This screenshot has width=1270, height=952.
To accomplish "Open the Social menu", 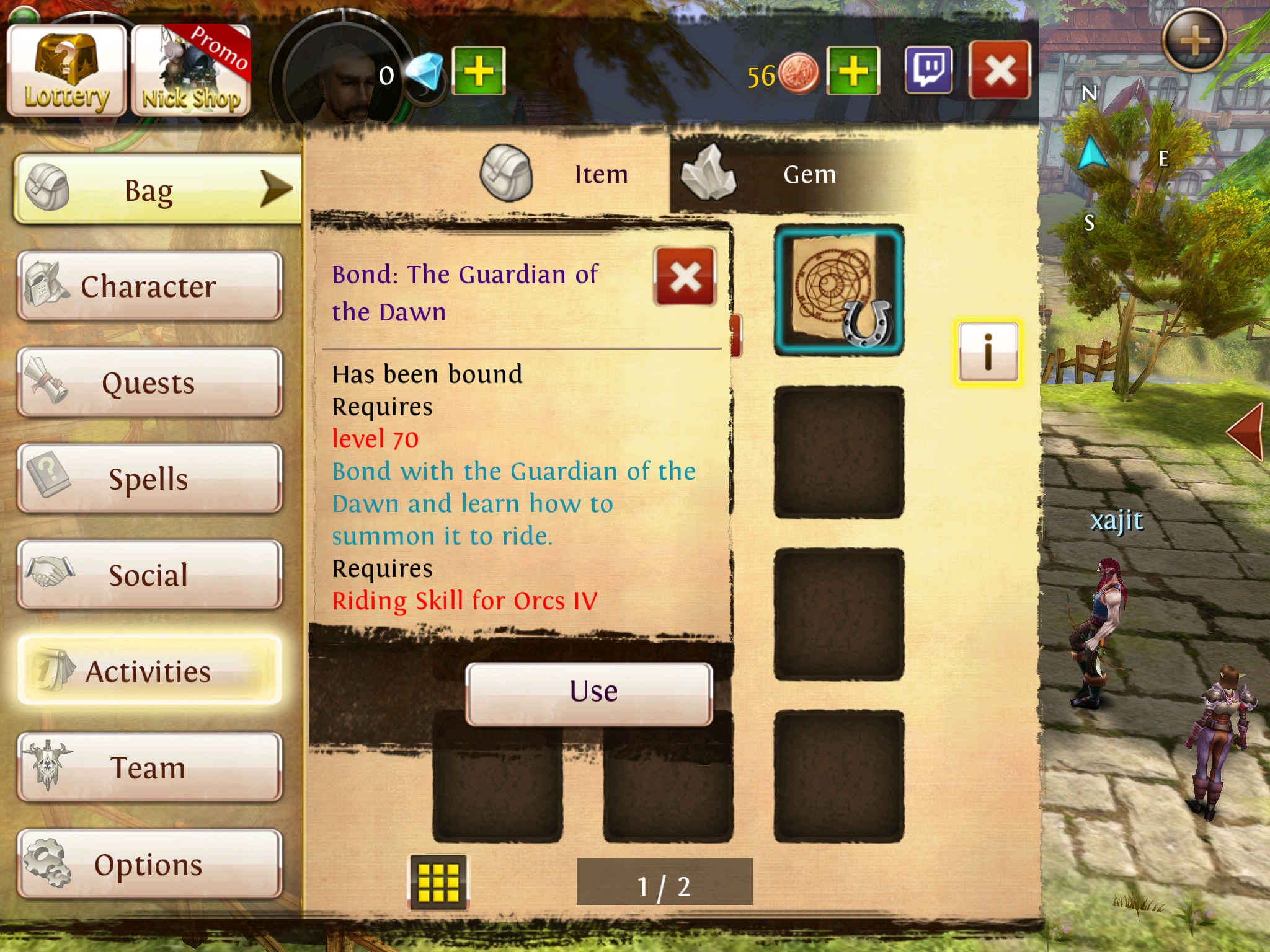I will point(149,575).
